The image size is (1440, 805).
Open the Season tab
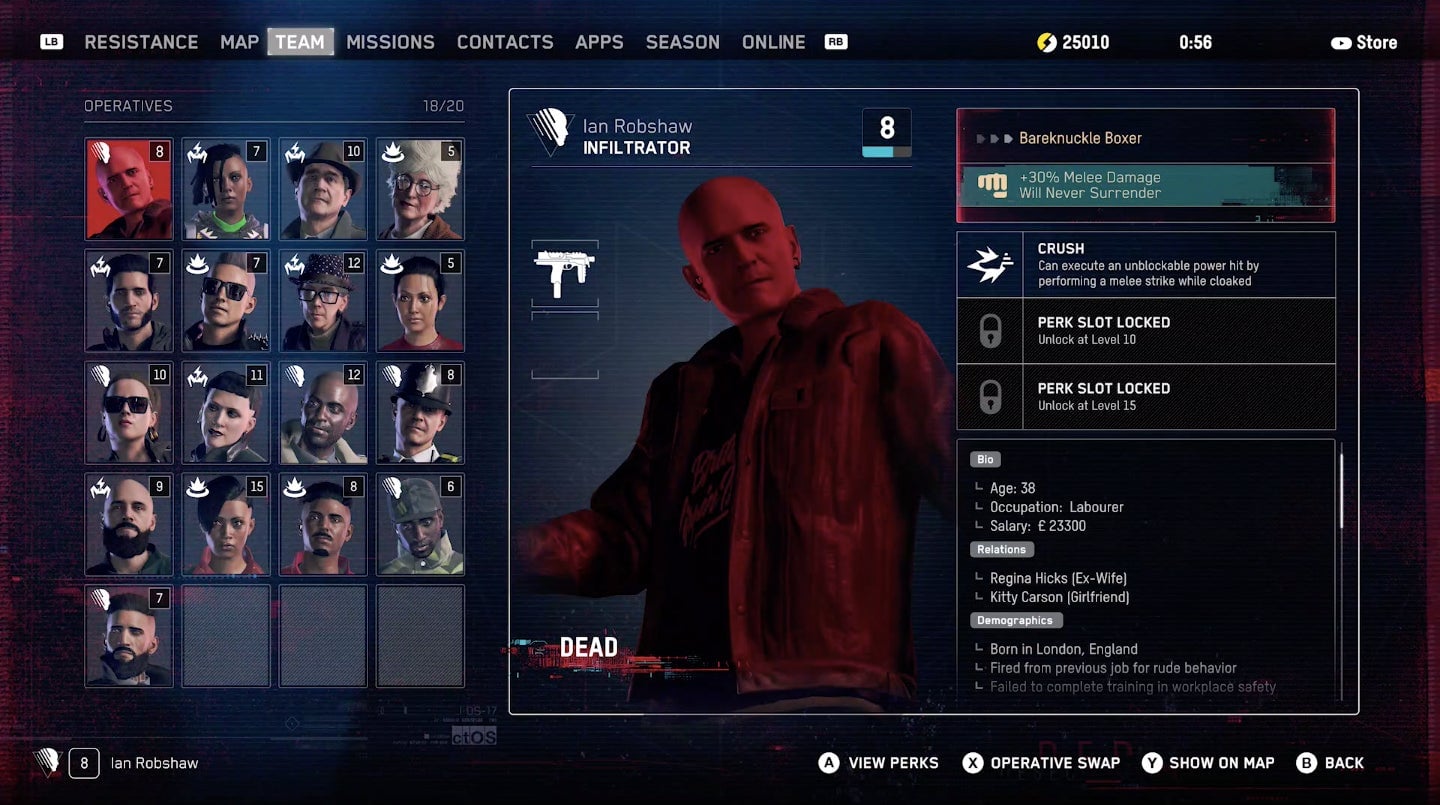682,42
